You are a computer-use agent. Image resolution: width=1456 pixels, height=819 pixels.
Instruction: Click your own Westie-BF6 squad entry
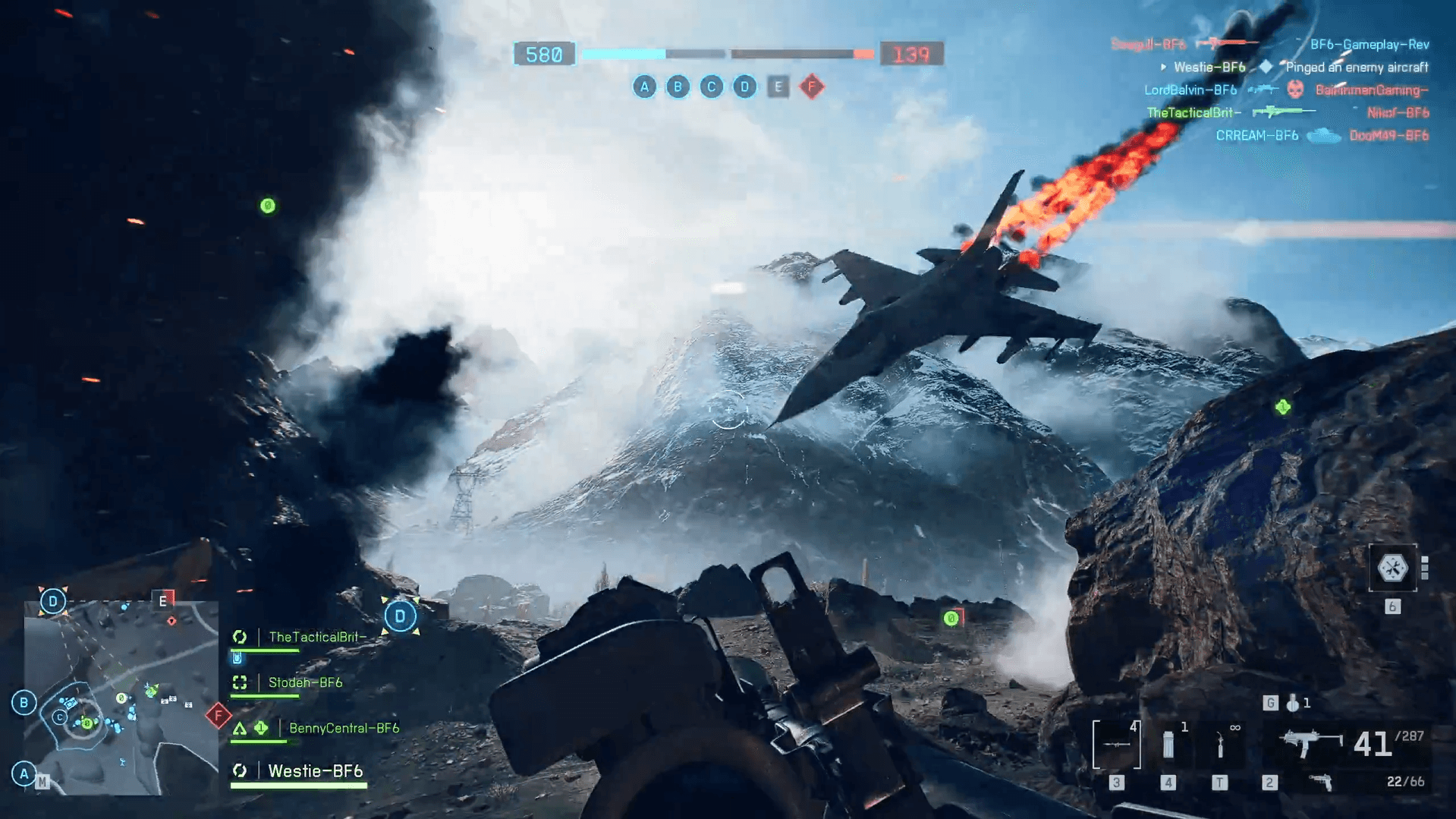pyautogui.click(x=315, y=771)
